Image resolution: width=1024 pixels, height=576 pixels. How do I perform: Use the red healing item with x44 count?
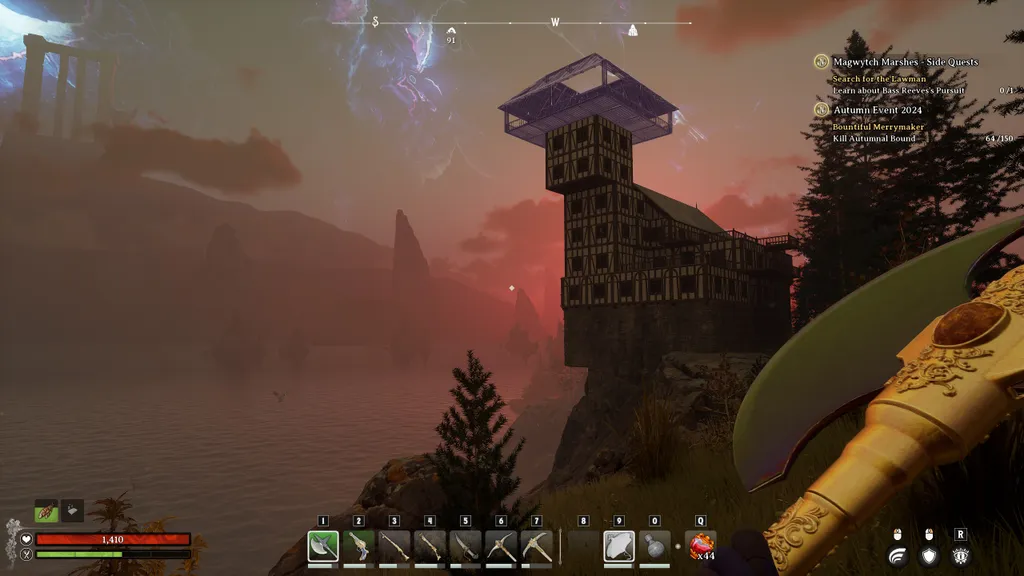(x=701, y=546)
